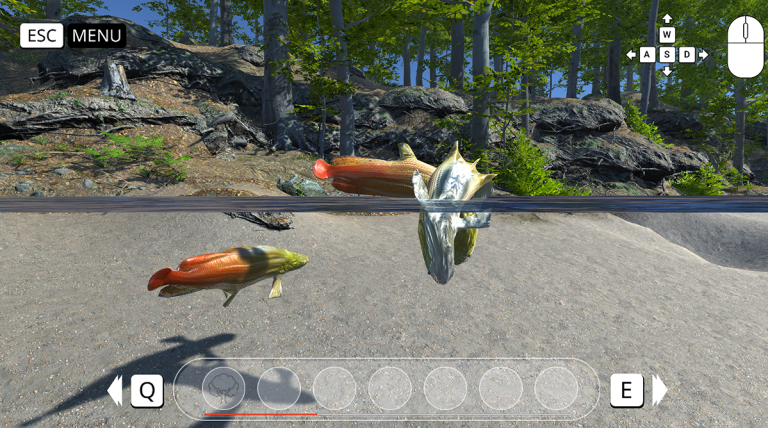The width and height of the screenshot is (768, 428).
Task: Open the MENU button
Action: click(97, 36)
